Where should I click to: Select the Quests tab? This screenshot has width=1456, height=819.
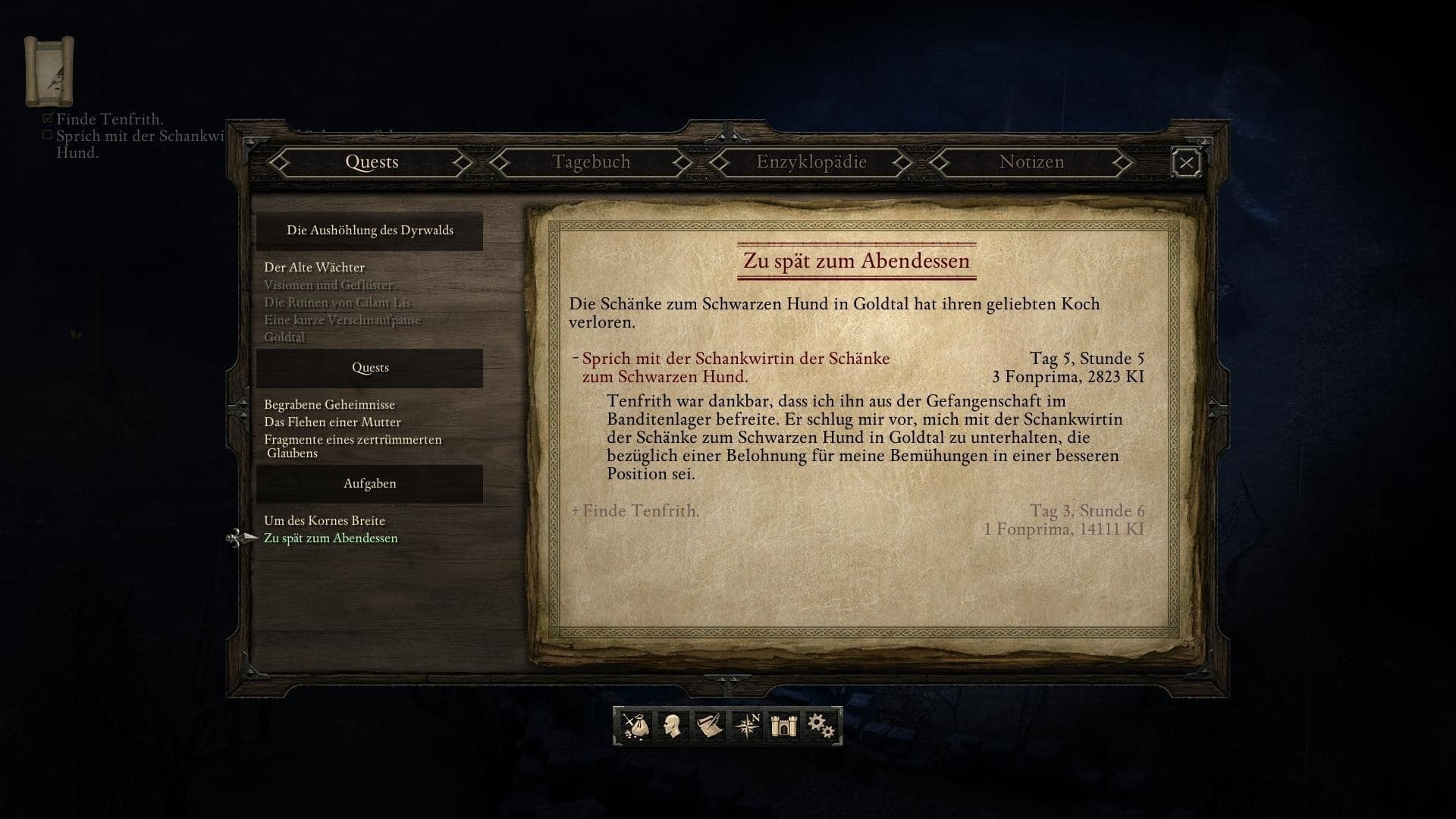[372, 162]
